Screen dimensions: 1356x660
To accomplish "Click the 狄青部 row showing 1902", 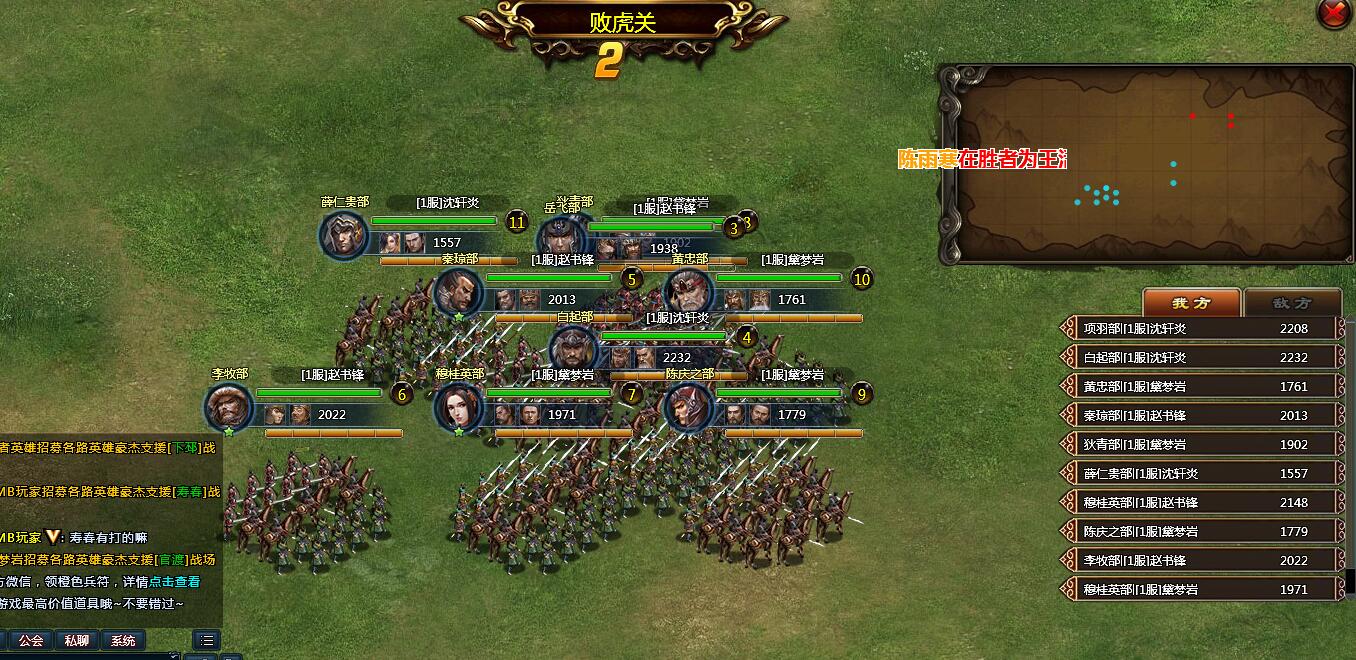I will [x=1201, y=444].
